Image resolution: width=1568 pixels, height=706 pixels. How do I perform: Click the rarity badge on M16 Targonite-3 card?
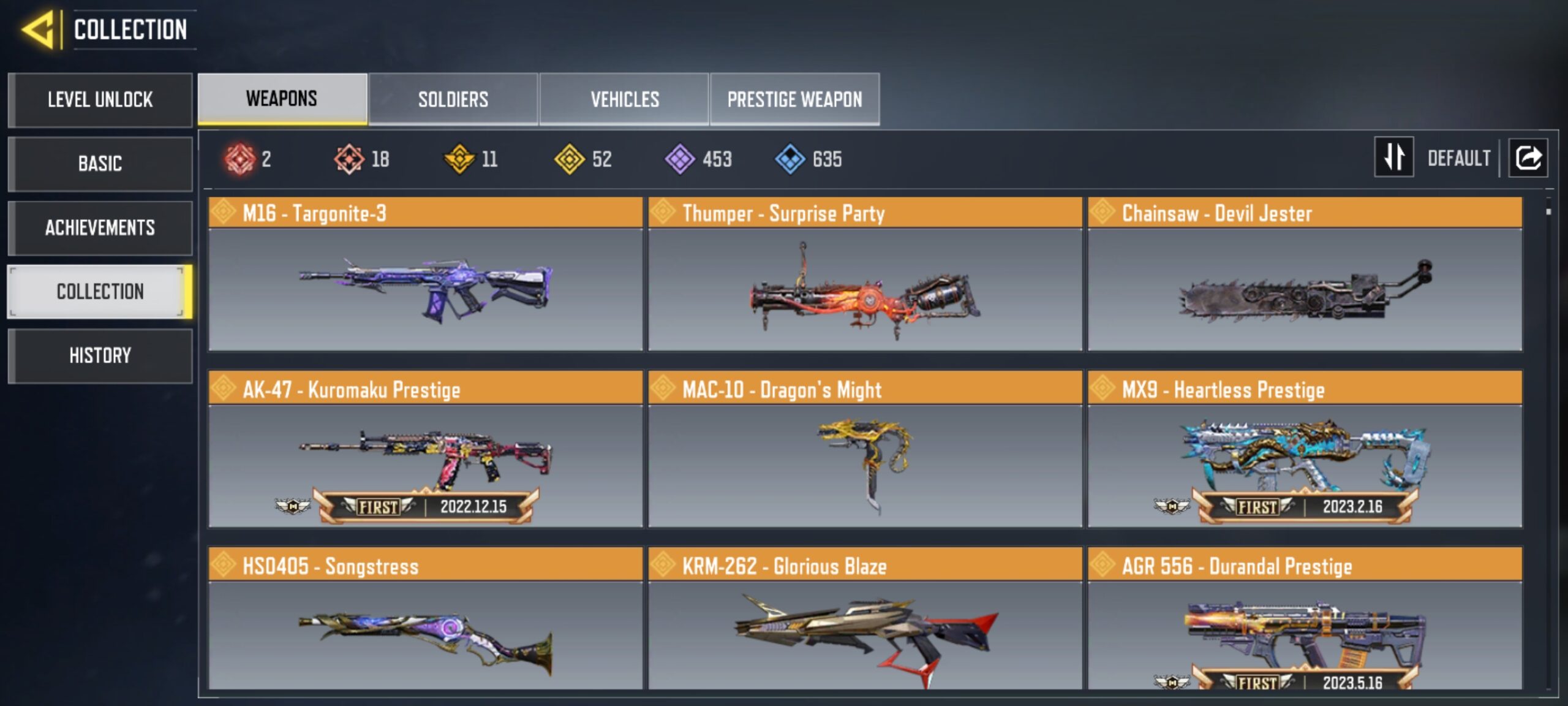click(223, 213)
